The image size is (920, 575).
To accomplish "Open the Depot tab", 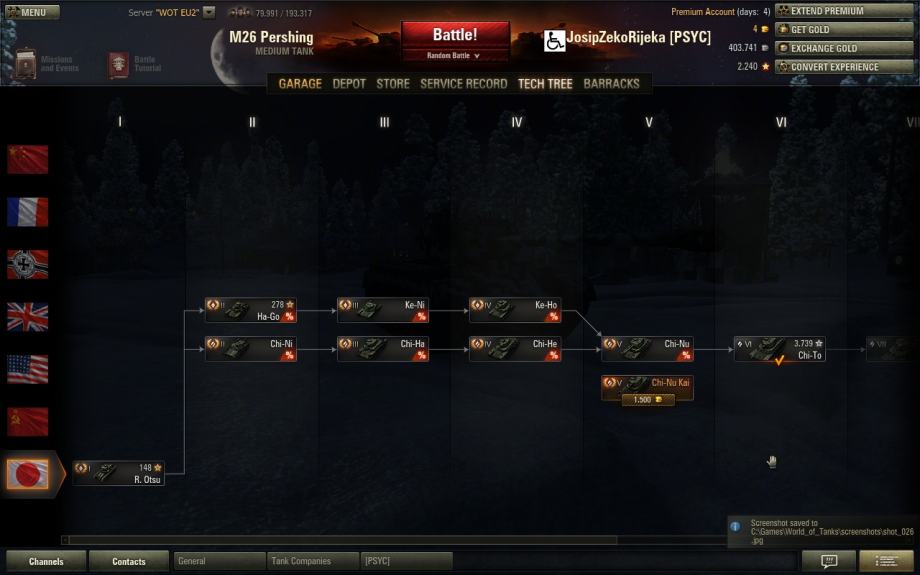I will click(349, 84).
